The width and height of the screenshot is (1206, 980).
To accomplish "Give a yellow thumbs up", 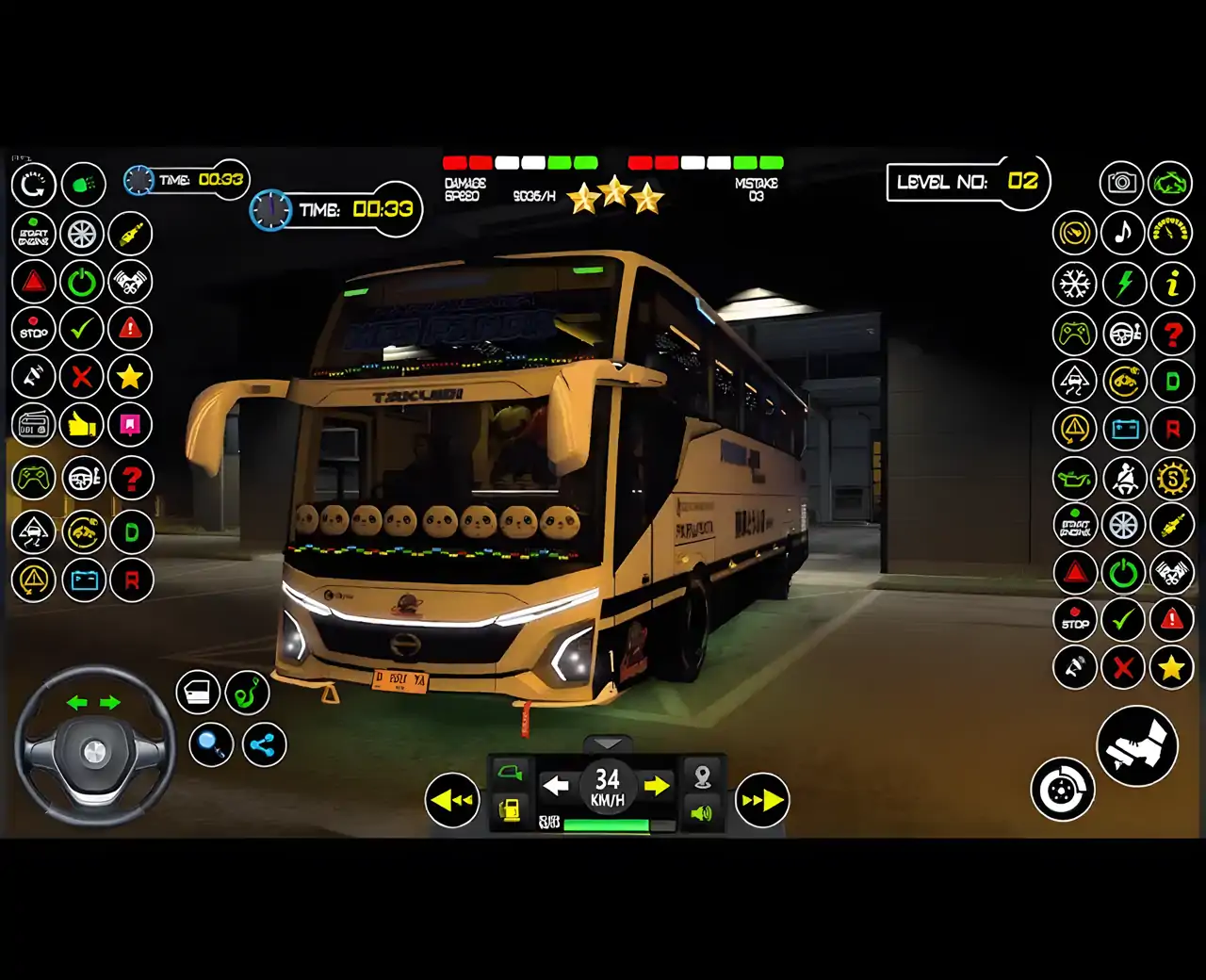I will coord(82,425).
